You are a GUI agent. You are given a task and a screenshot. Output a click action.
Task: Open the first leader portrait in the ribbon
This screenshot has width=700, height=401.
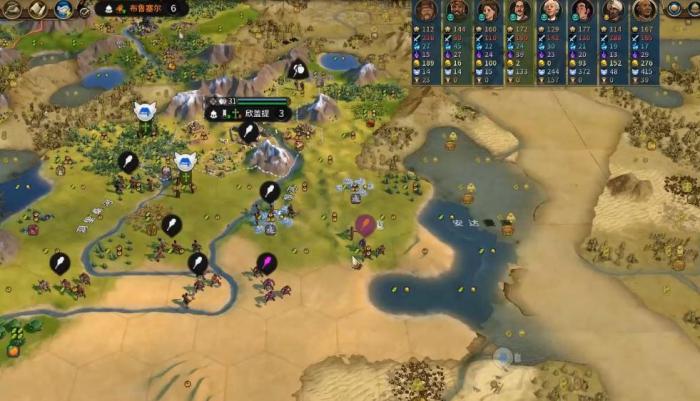pos(426,11)
